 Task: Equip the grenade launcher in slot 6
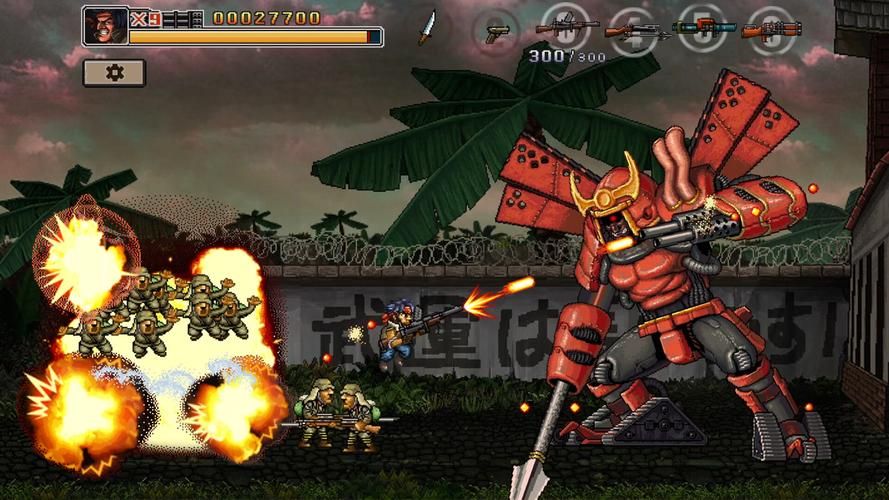coord(772,29)
